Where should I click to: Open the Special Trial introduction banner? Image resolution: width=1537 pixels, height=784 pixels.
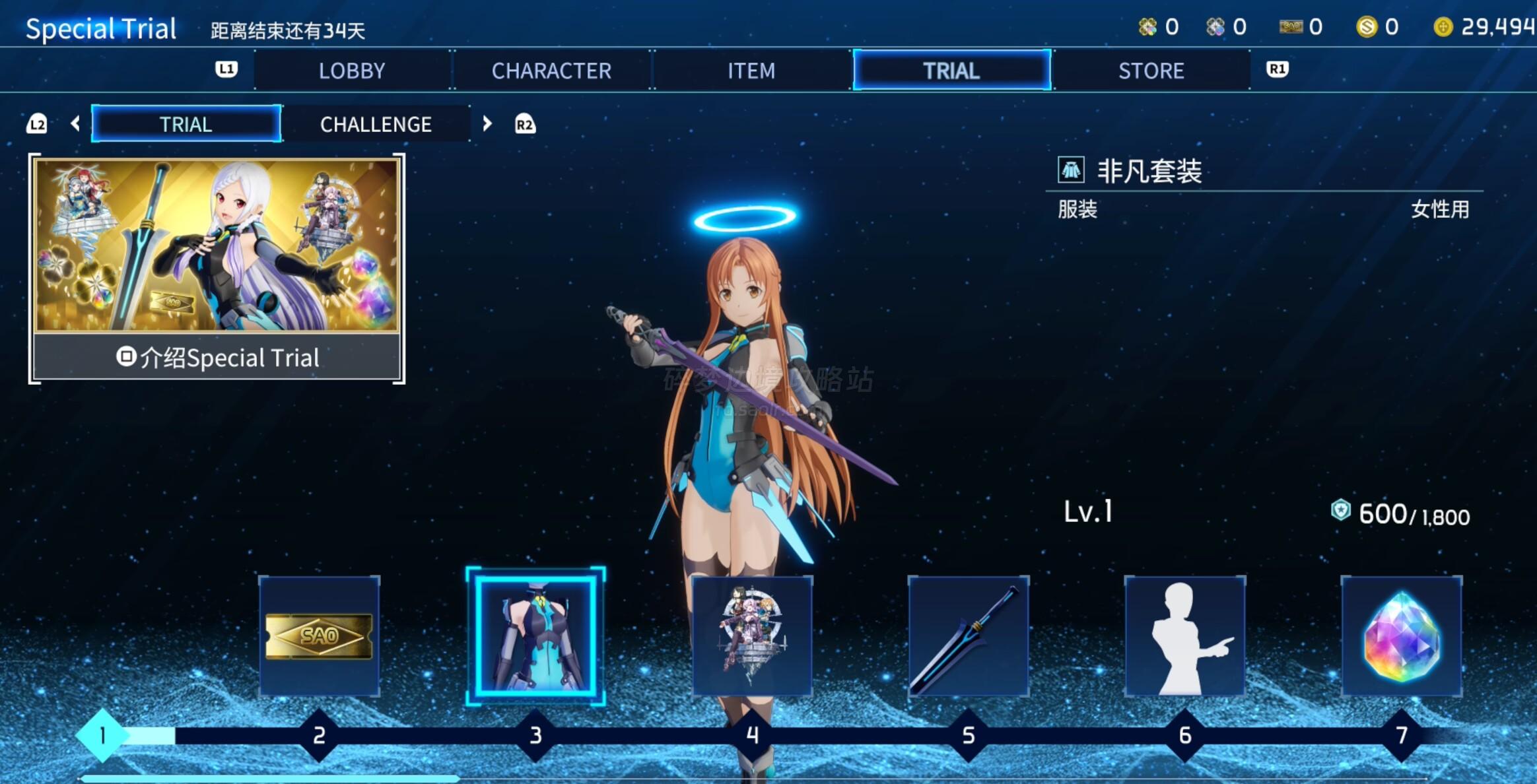tap(217, 269)
